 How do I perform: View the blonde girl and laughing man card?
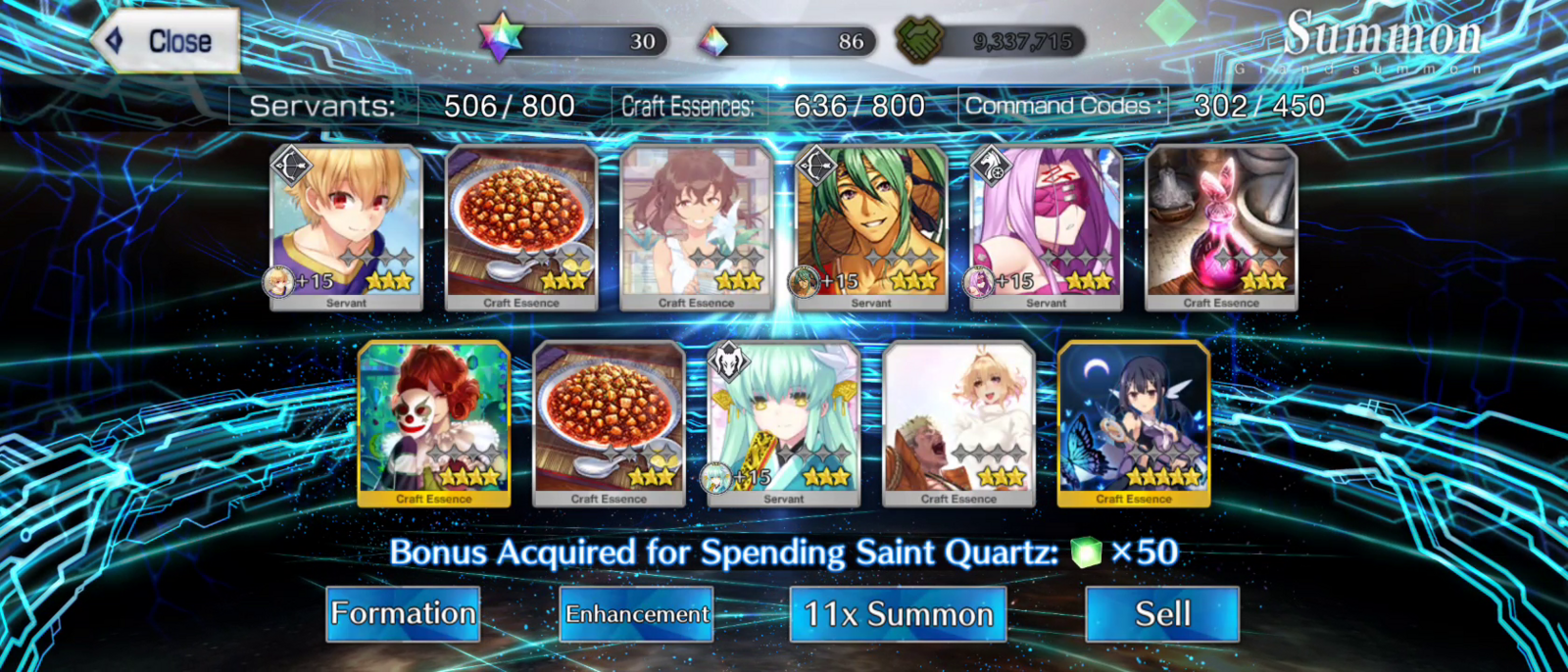pyautogui.click(x=958, y=423)
